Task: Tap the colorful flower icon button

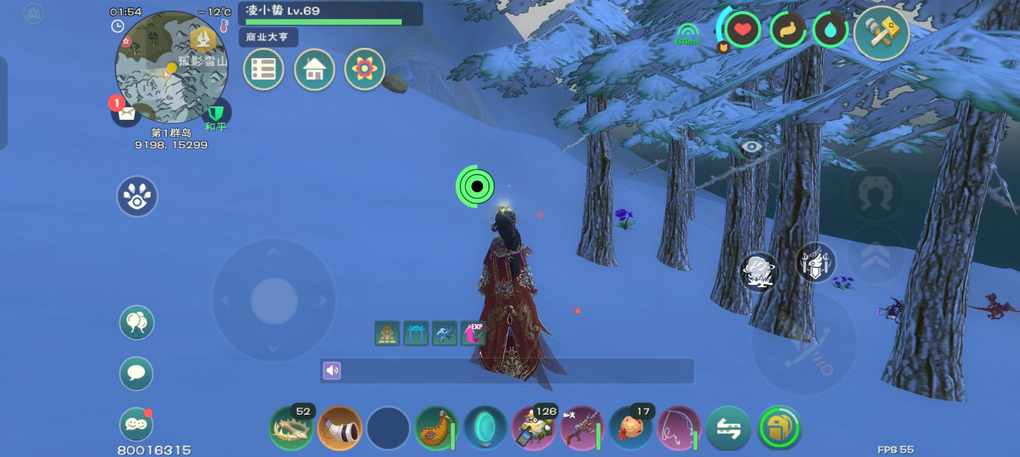Action: click(x=365, y=69)
